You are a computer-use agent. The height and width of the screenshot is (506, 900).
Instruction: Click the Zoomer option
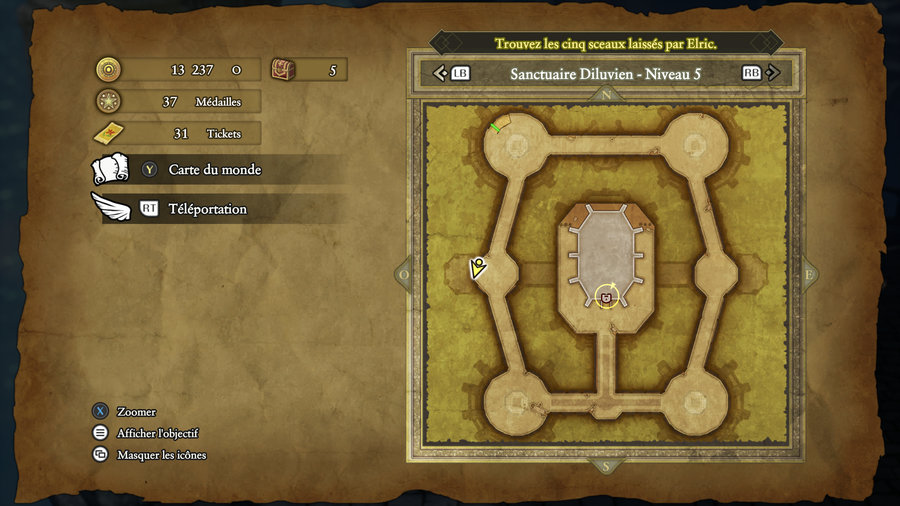[x=136, y=412]
